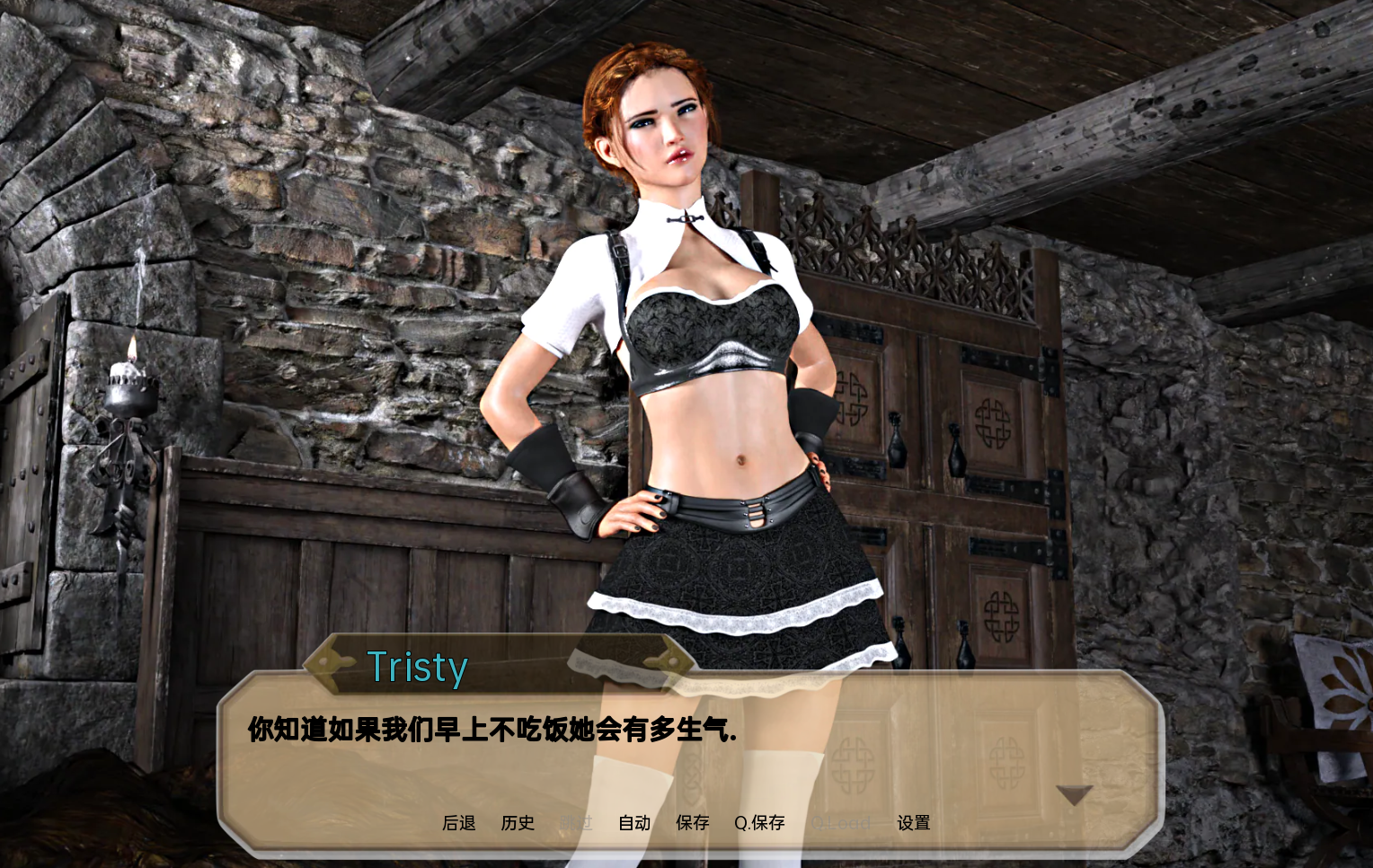The image size is (1373, 868).
Task: Open the 设置 settings screen
Action: click(x=914, y=823)
